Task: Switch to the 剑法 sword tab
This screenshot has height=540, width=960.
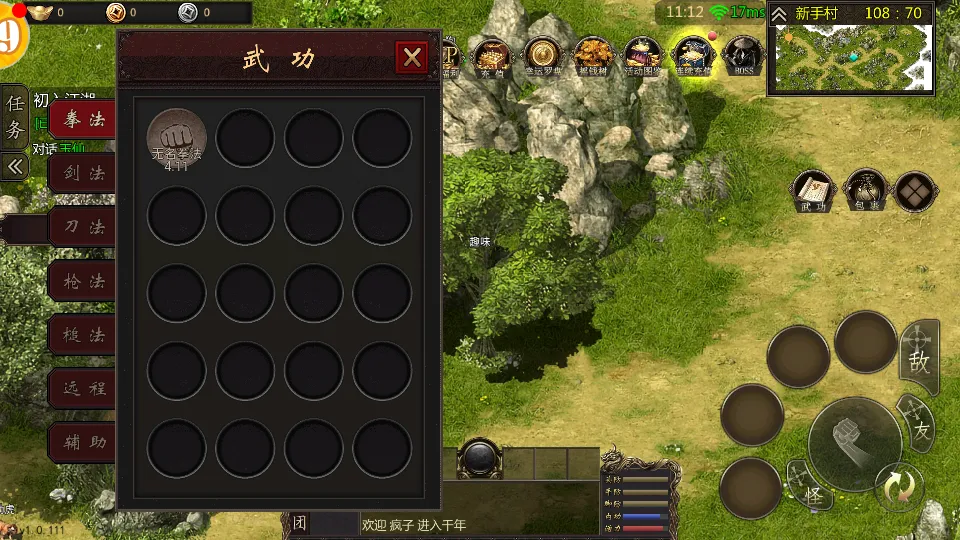Action: pos(84,173)
